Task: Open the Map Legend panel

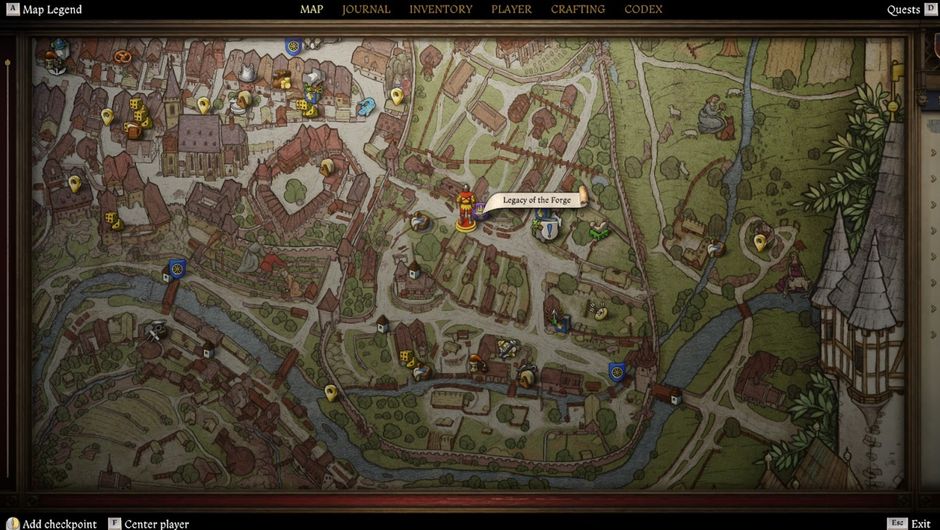Action: coord(52,10)
